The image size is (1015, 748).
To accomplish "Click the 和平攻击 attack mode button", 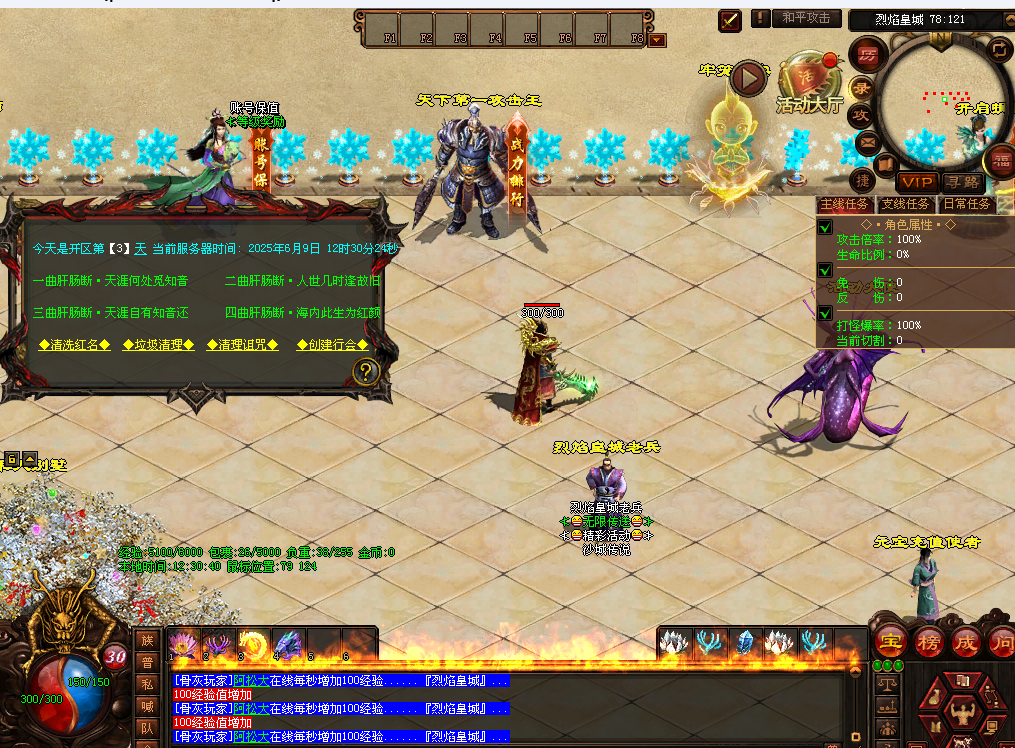I will 806,19.
